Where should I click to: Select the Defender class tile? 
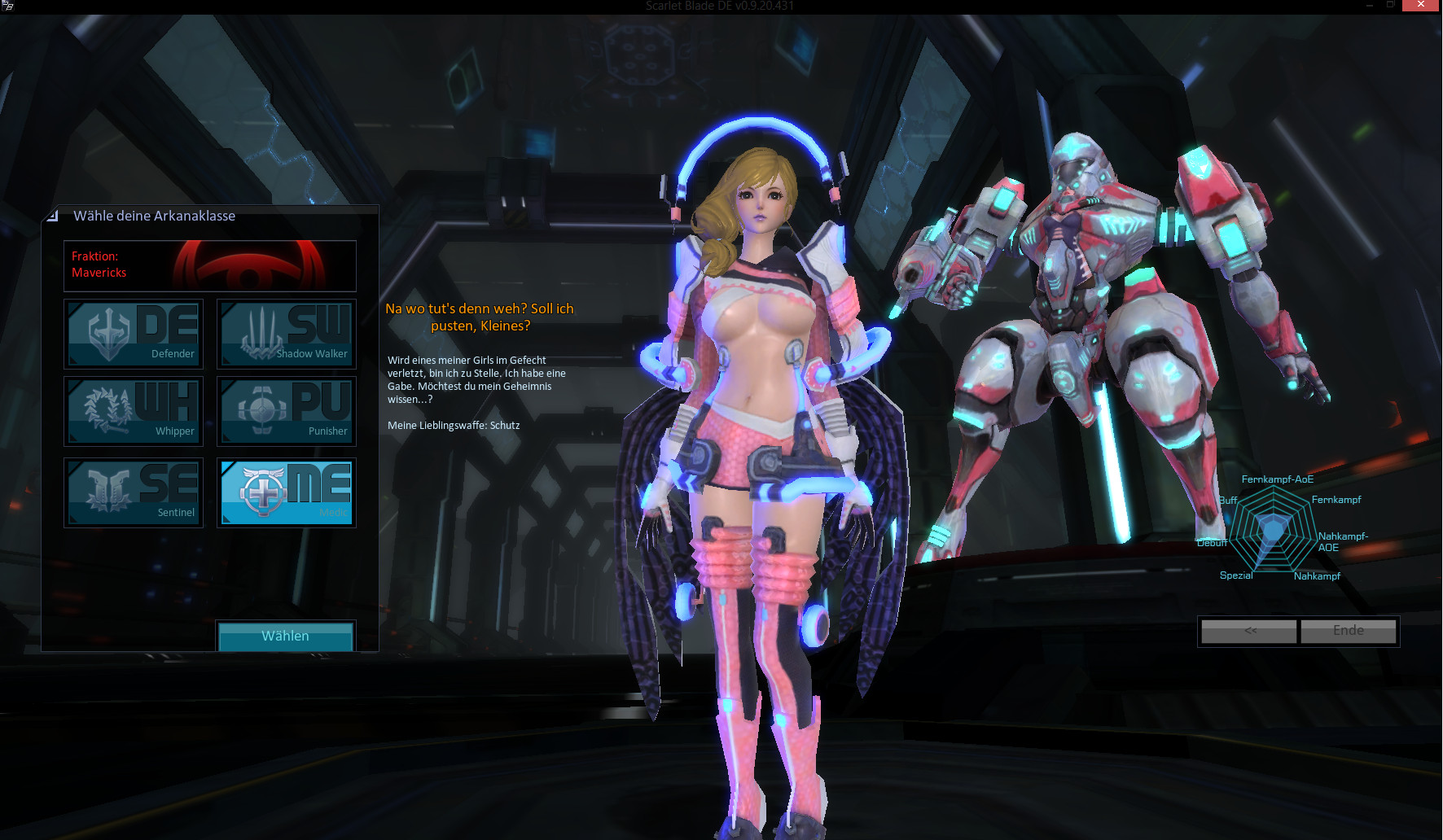[134, 334]
